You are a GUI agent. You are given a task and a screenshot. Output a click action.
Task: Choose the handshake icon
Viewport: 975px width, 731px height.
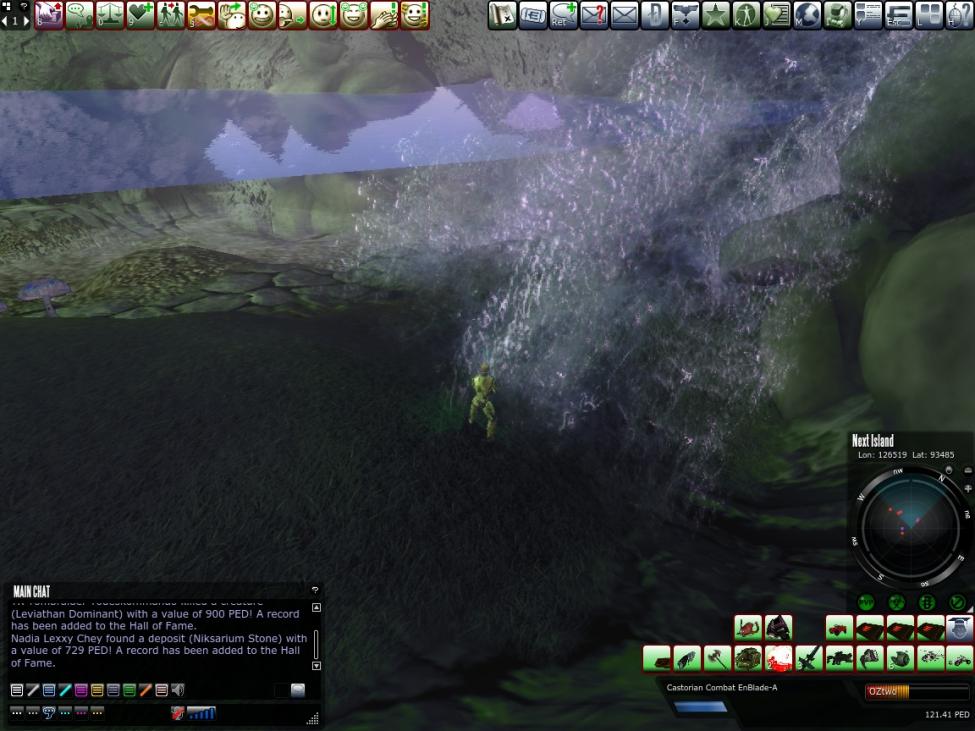pyautogui.click(x=201, y=15)
